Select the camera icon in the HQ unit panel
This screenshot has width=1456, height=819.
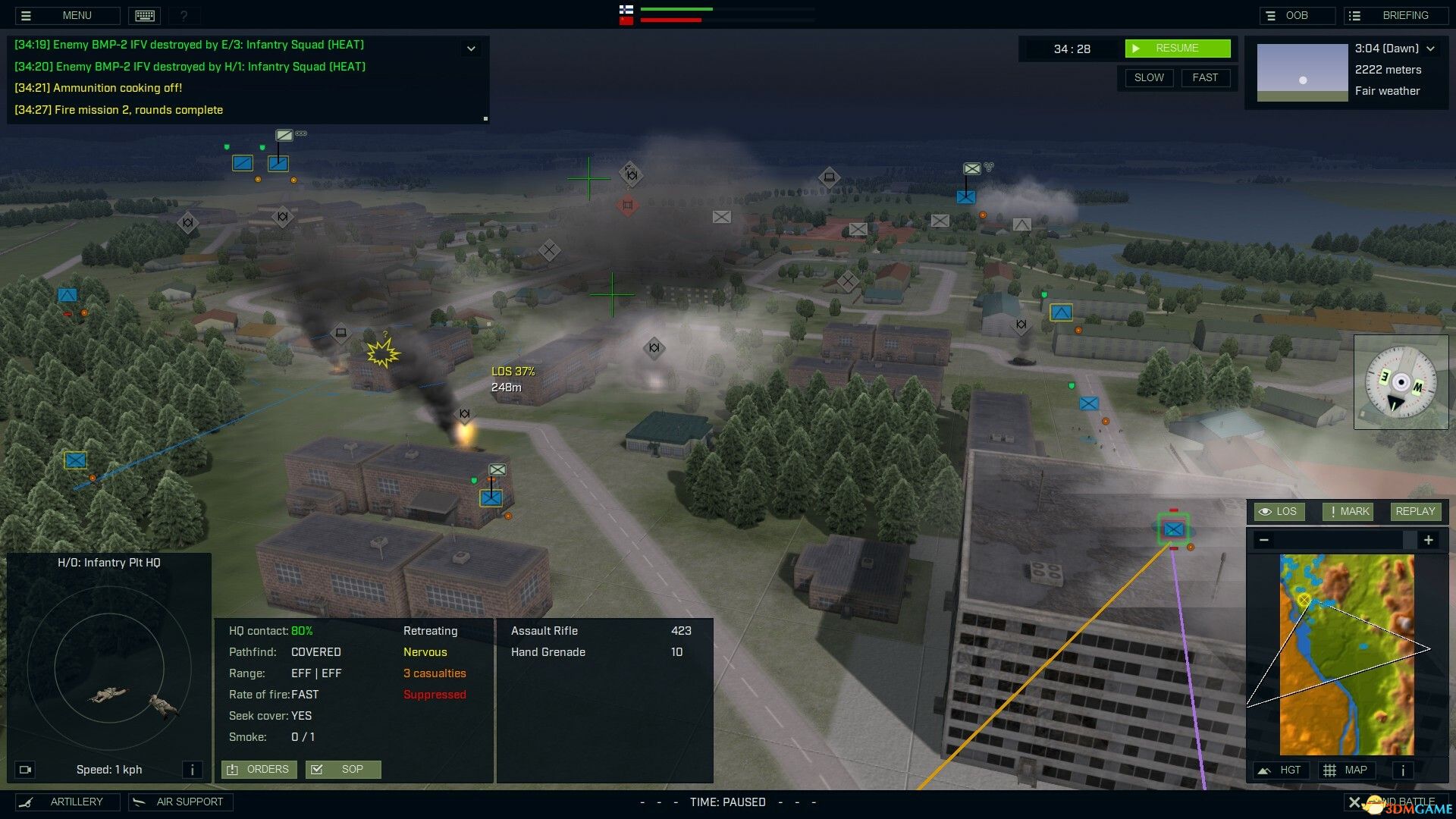25,769
